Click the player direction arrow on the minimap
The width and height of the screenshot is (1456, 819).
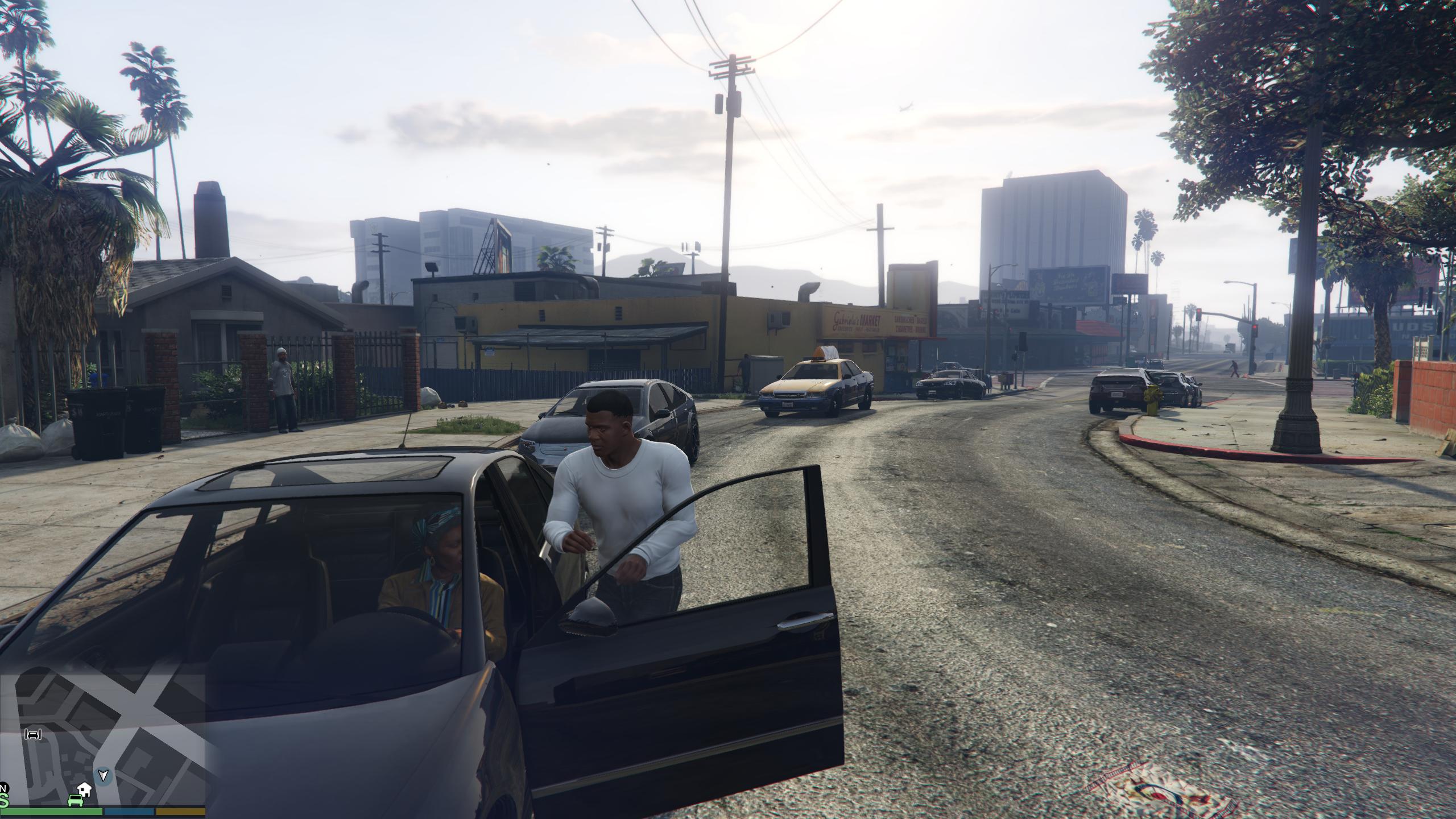(x=103, y=776)
